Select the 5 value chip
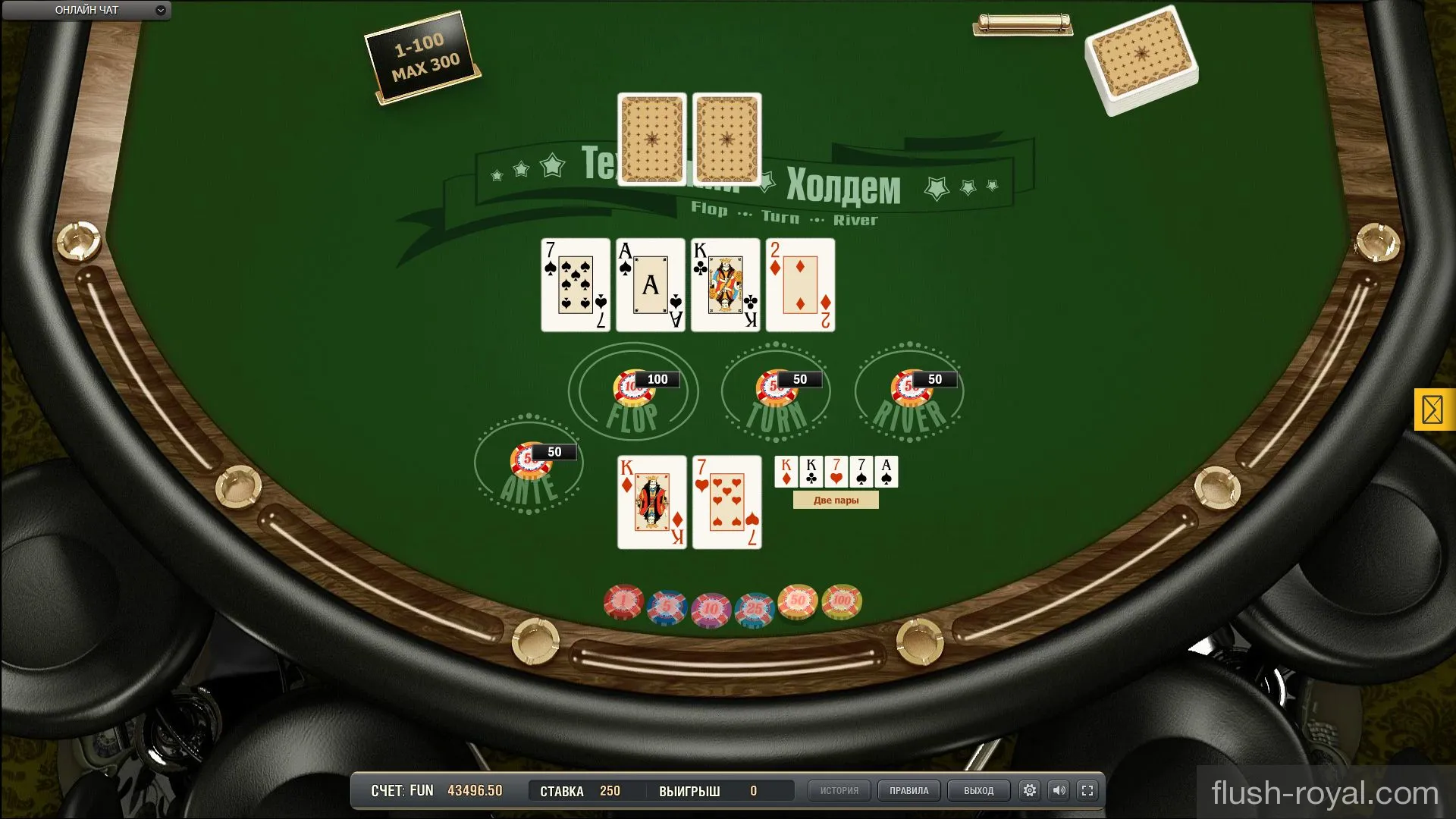1456x819 pixels. tap(667, 607)
